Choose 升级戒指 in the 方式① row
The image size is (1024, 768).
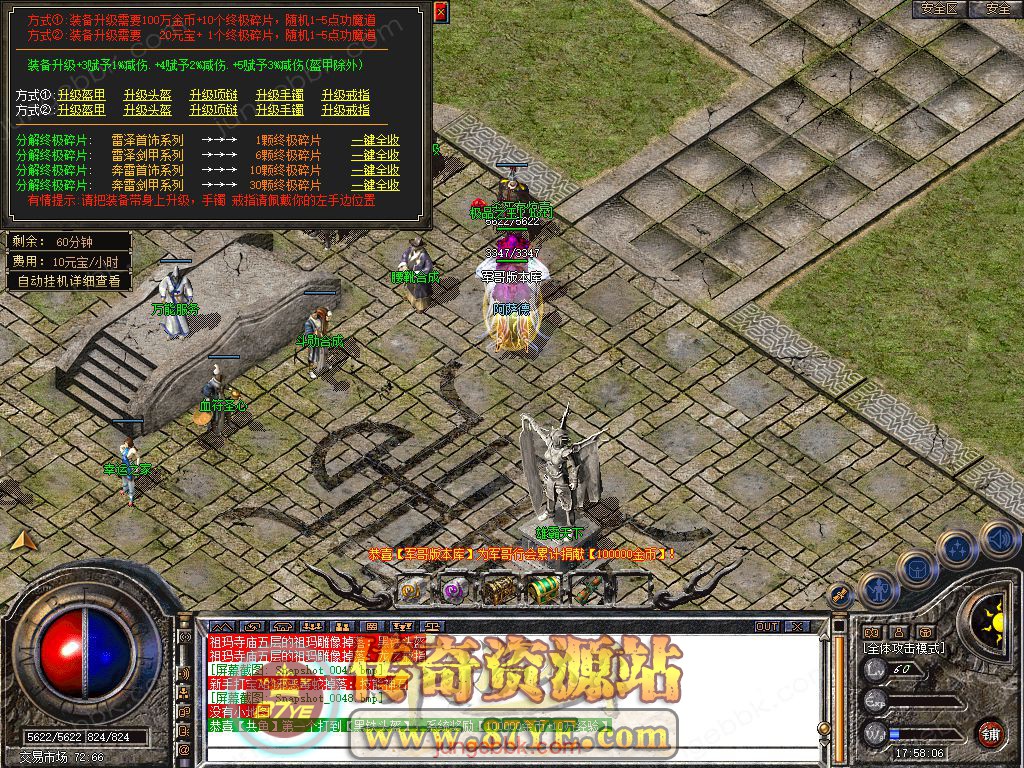coord(345,95)
